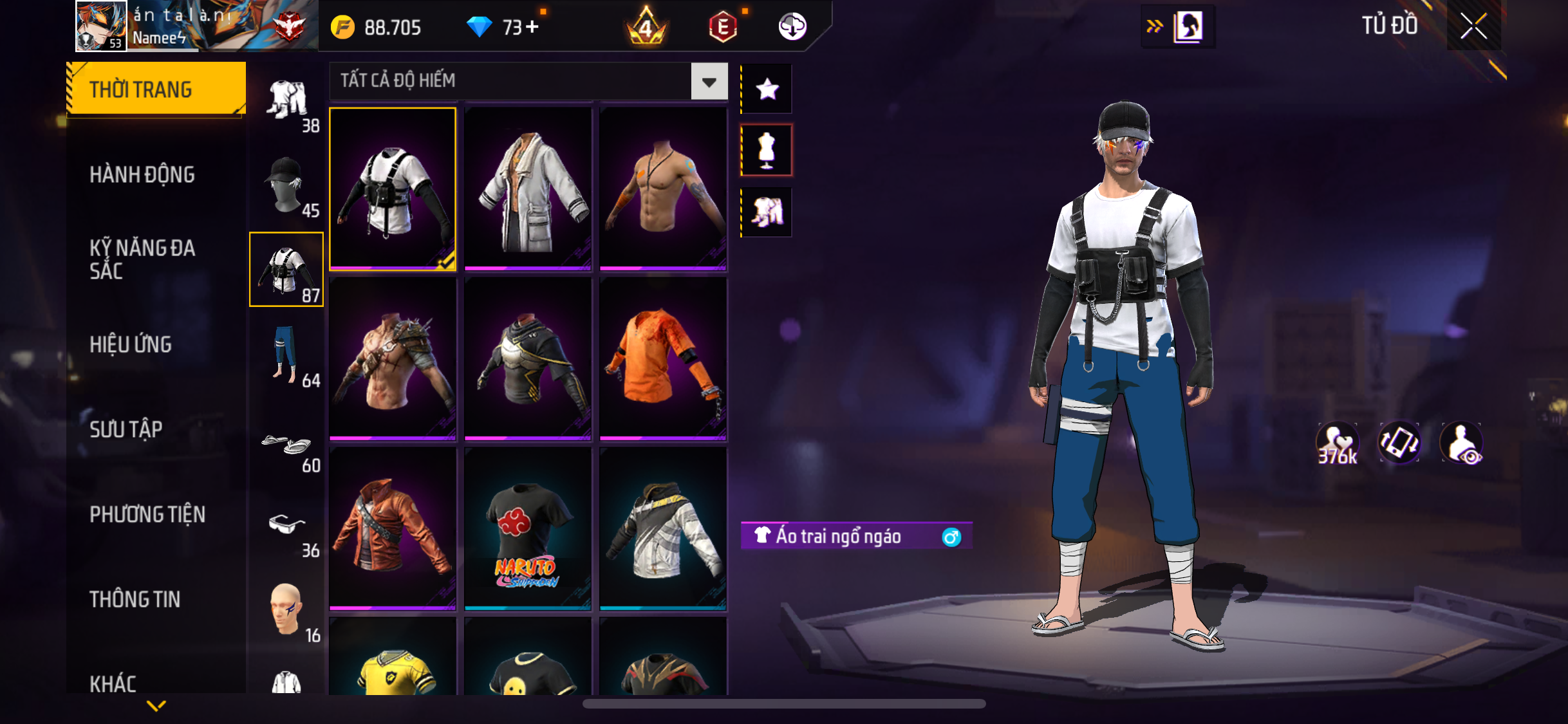Click the character likes heart icon
The height and width of the screenshot is (724, 1568).
(1337, 443)
